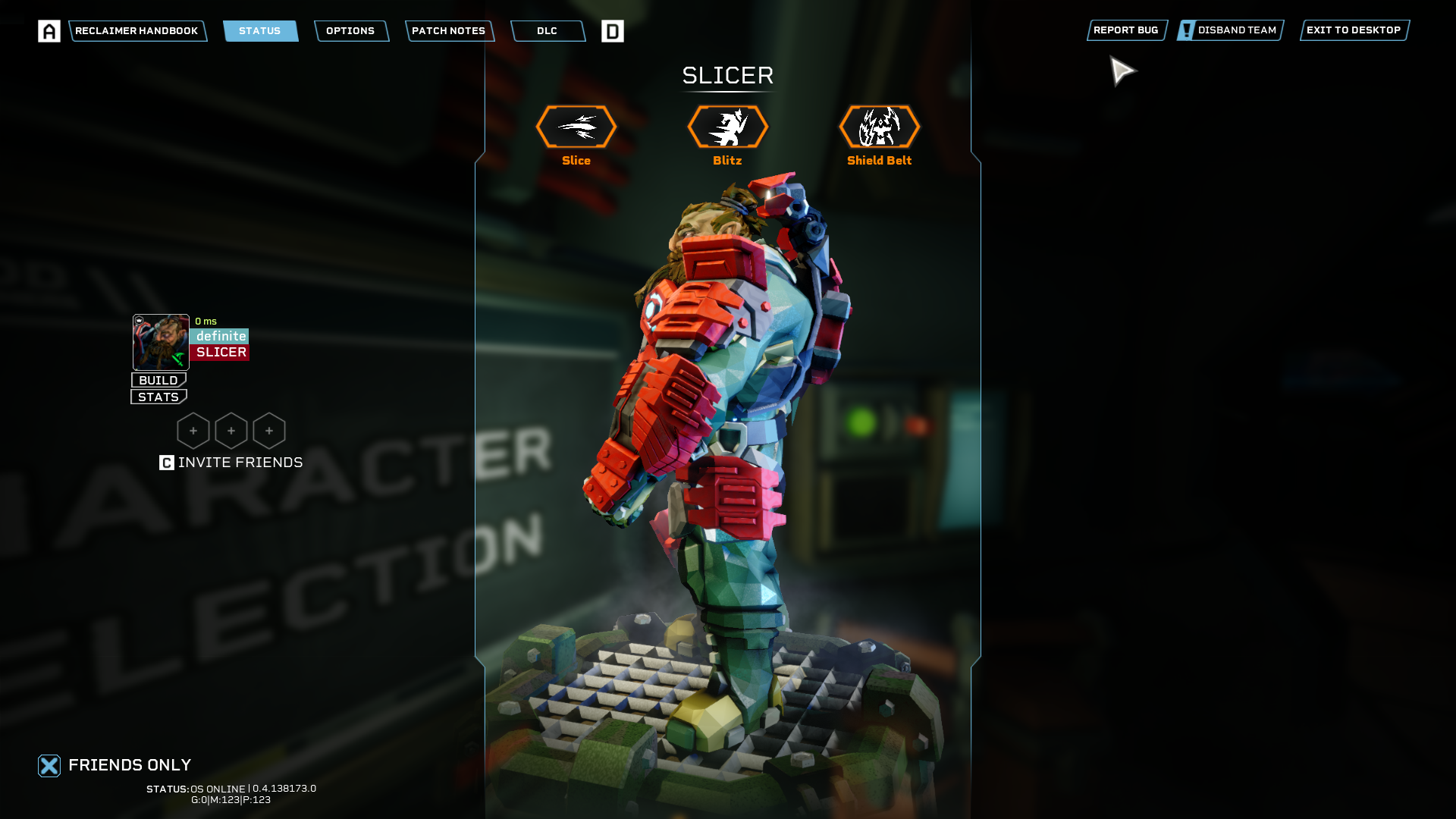
Task: Toggle the Friends Only lobby setting
Action: click(x=49, y=766)
